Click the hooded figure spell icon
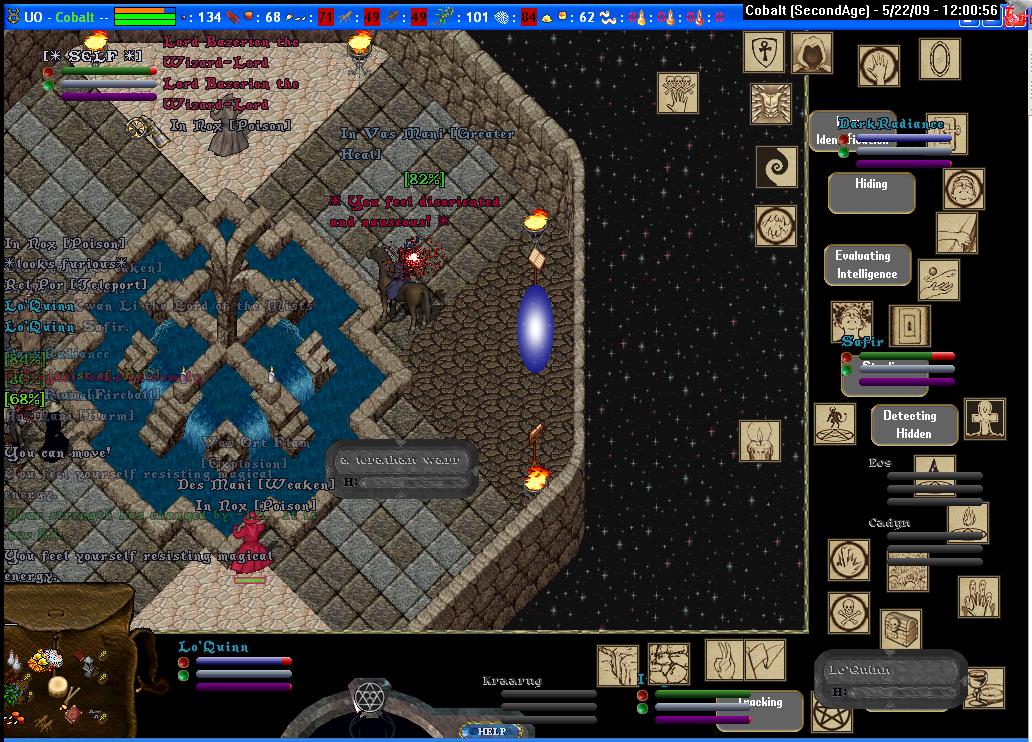 tap(811, 53)
